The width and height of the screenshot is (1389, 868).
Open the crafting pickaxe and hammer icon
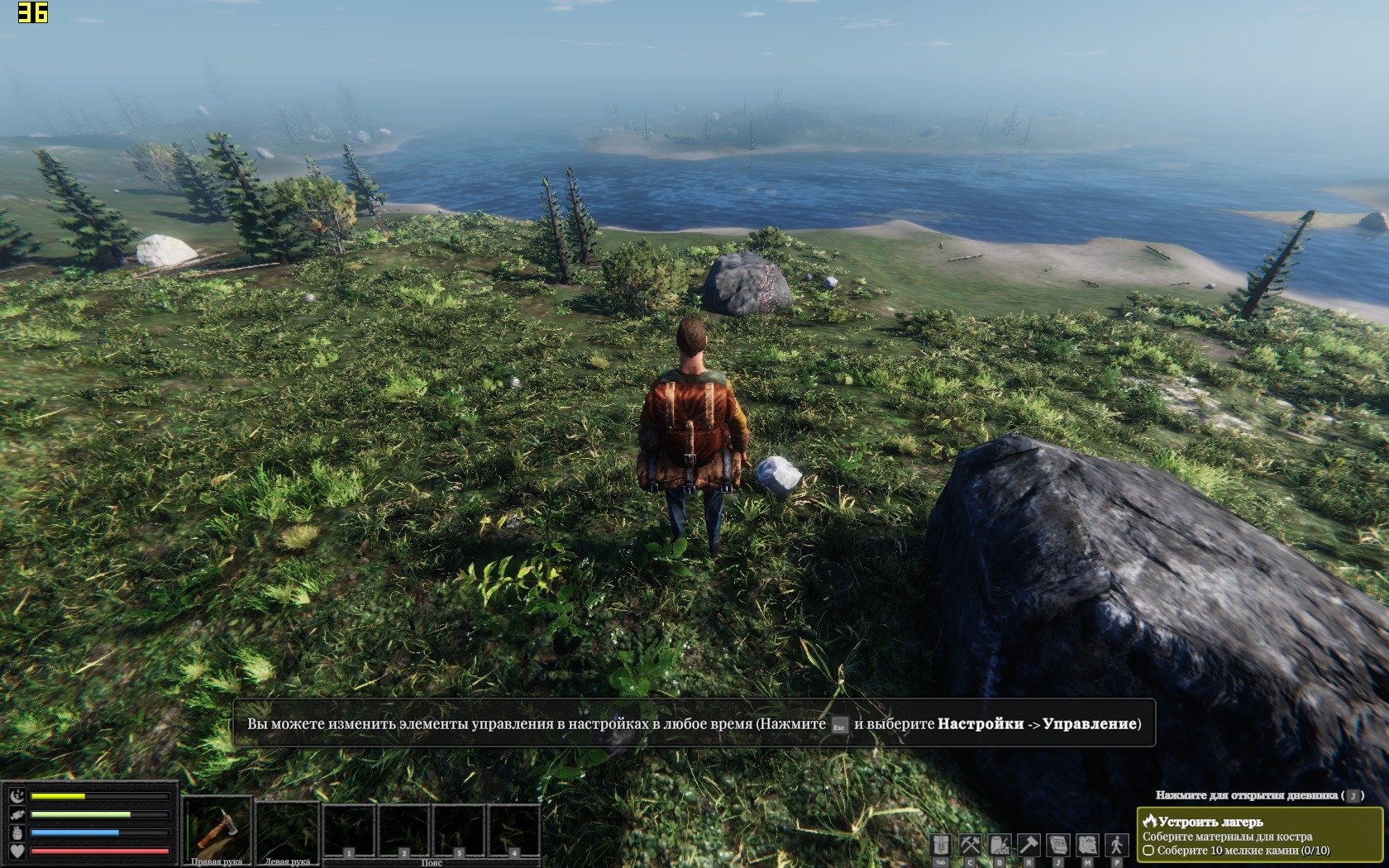970,846
